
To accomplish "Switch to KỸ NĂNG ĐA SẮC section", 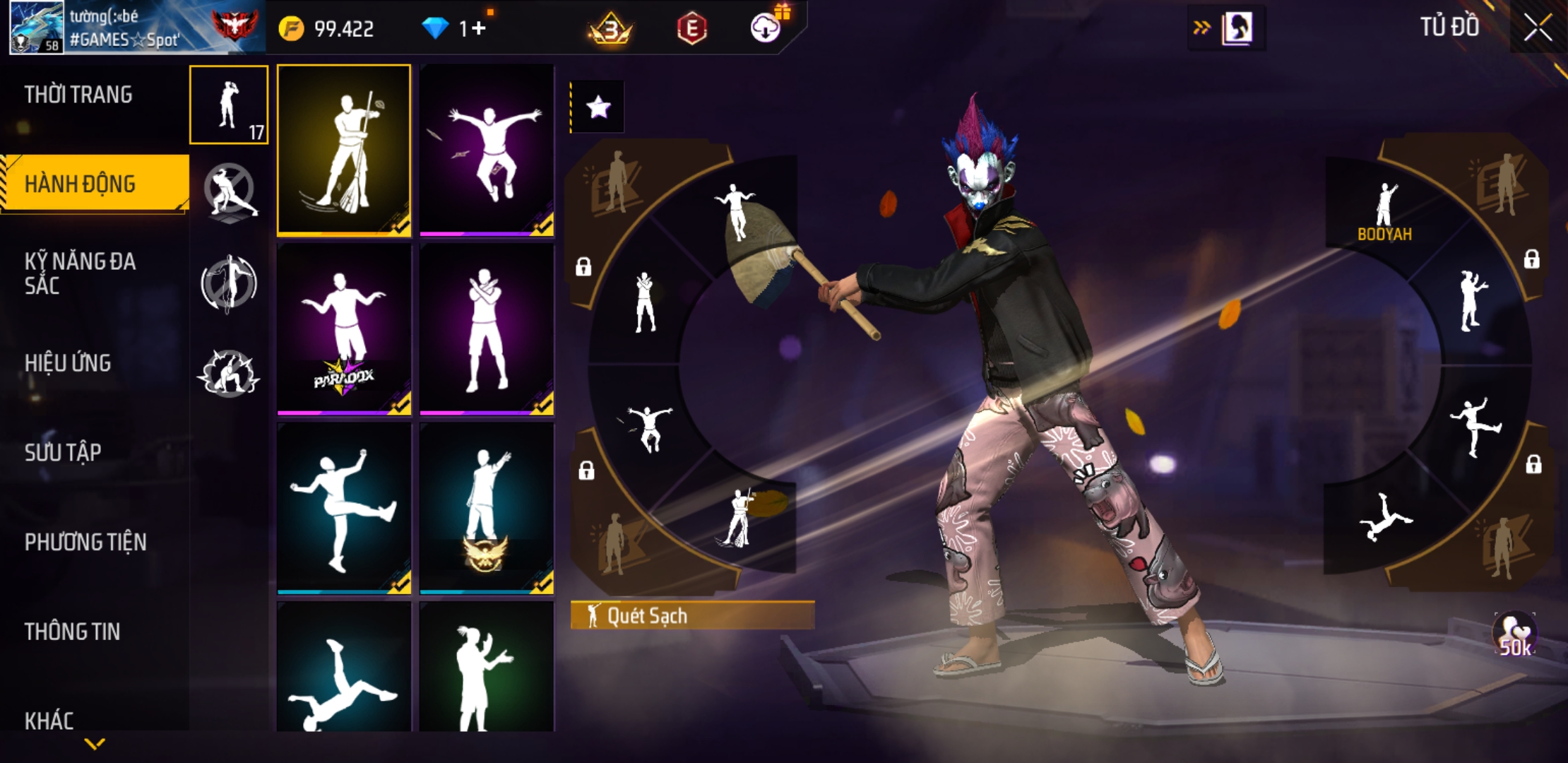I will point(80,273).
